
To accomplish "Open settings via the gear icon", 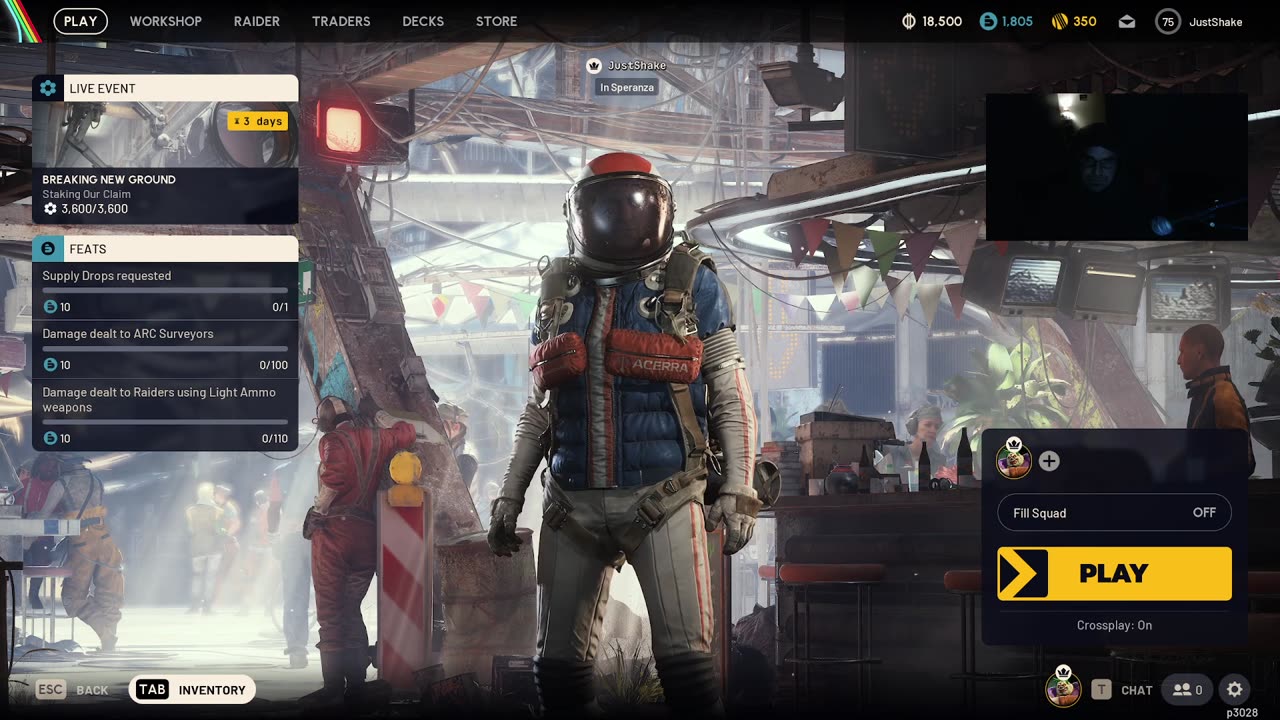I will (1235, 690).
